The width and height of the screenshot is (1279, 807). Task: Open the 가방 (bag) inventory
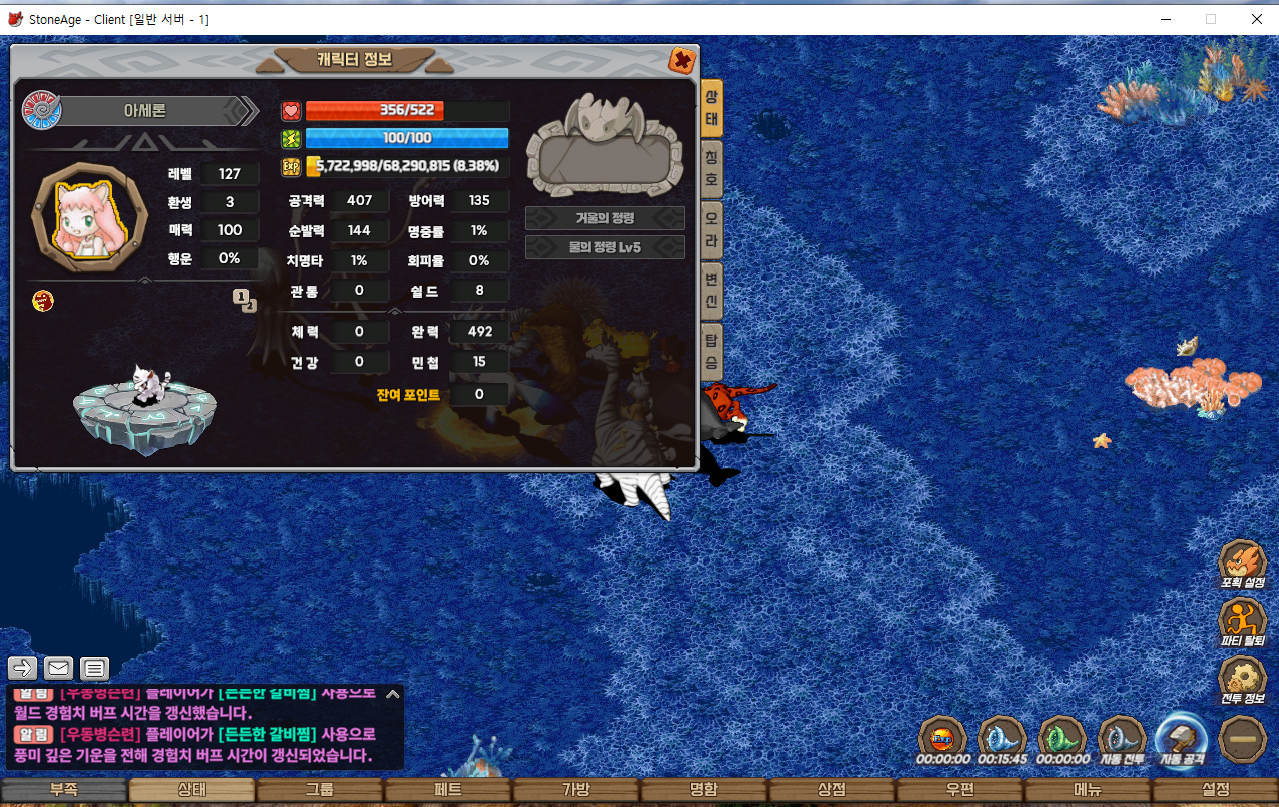pyautogui.click(x=575, y=790)
